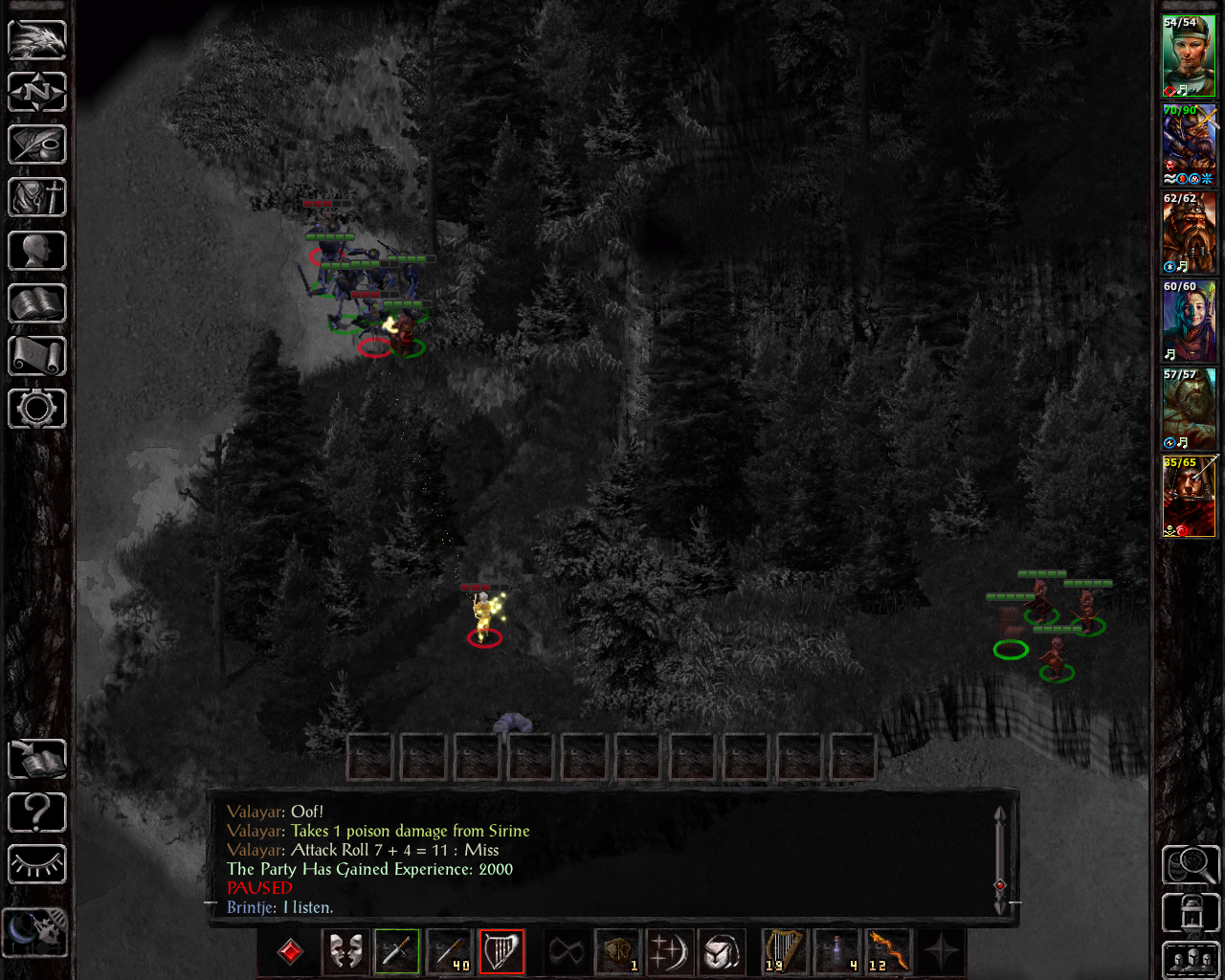1225x980 pixels.
Task: Choose the sword weapon slot
Action: pos(397,951)
